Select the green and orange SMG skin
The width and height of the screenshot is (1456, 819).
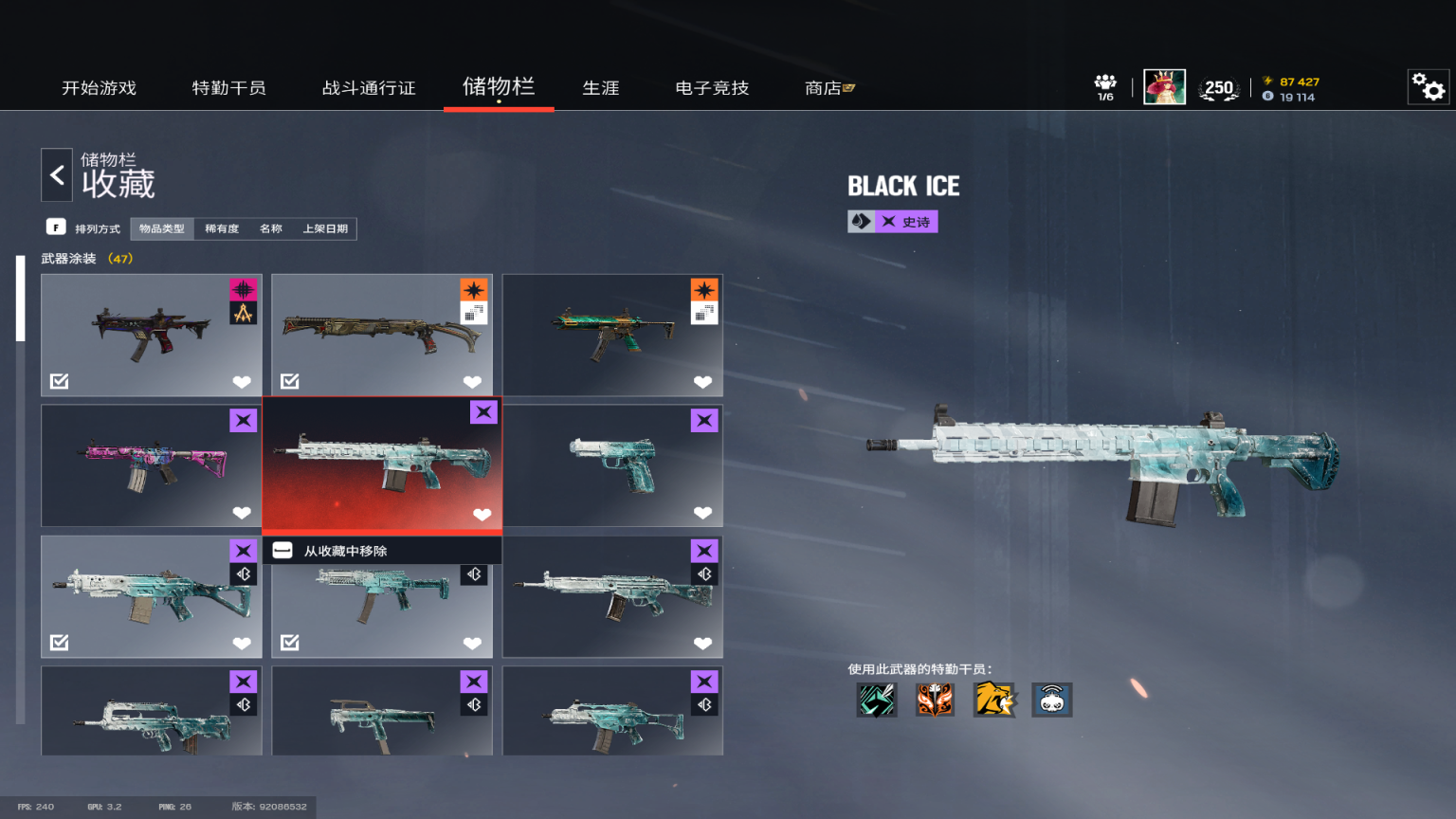click(x=612, y=335)
